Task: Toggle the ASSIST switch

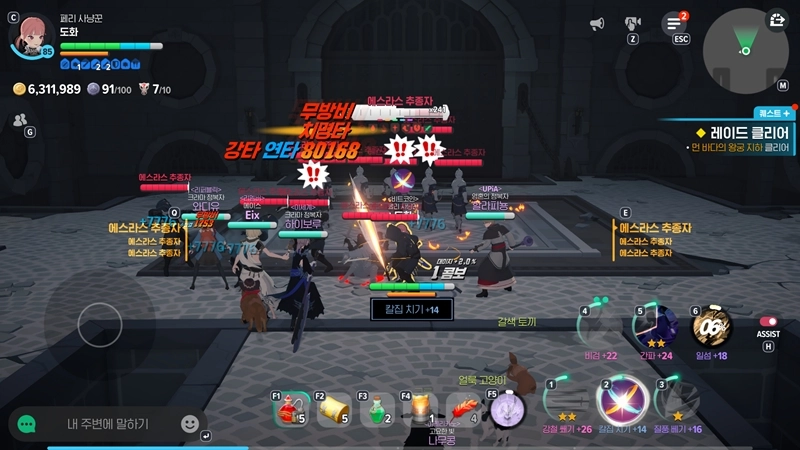Action: coord(767,322)
